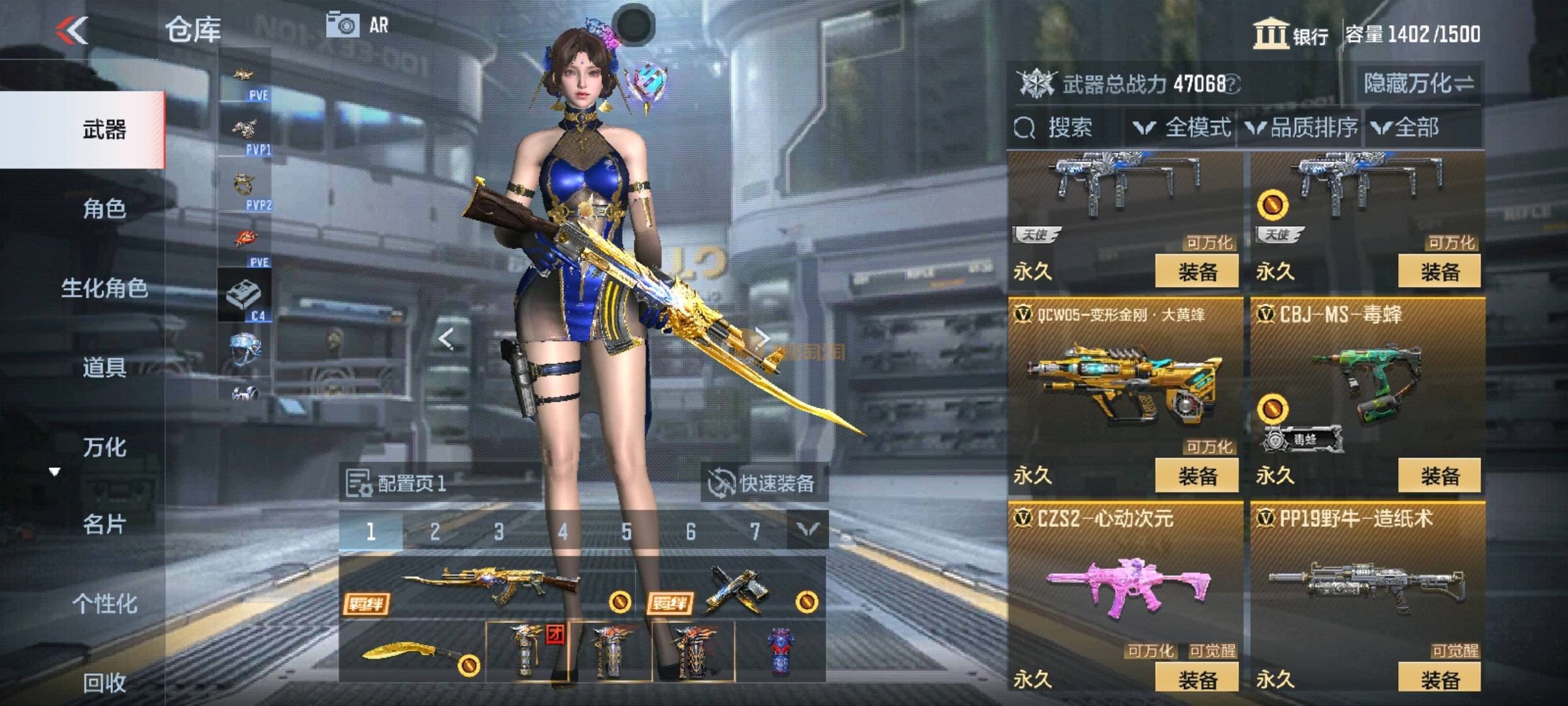Open the 品质排序 sort dropdown
This screenshot has height=706, width=1568.
tap(1301, 127)
